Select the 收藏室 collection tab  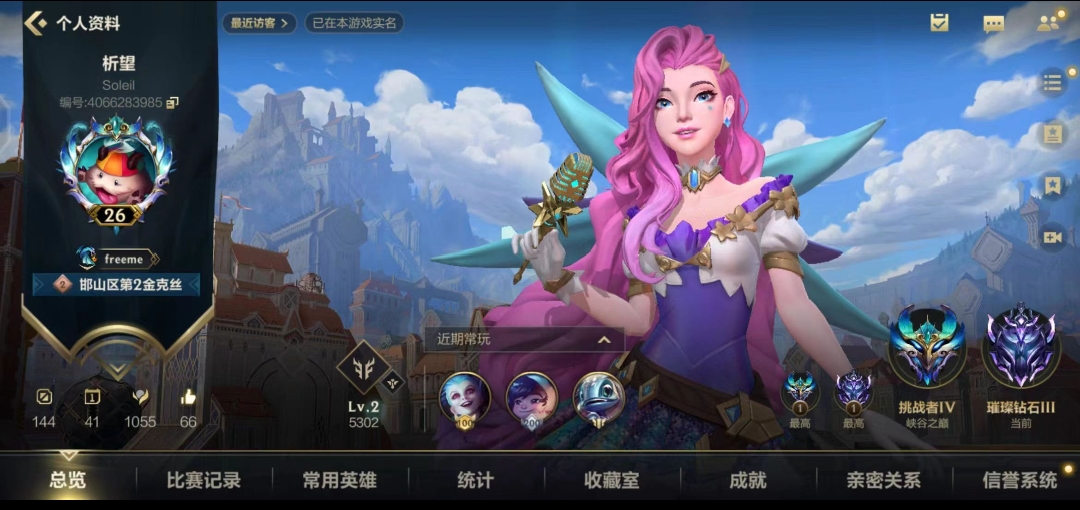(611, 480)
